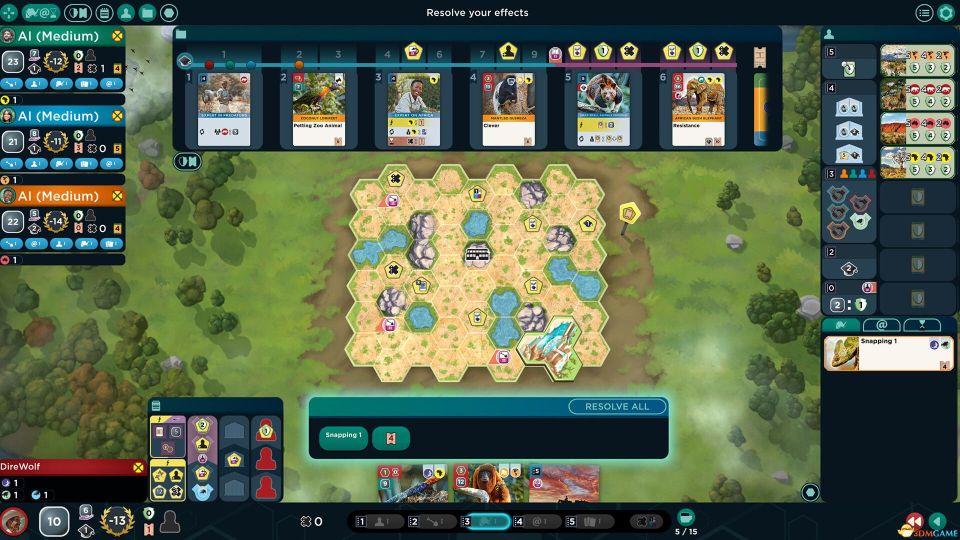Click the Resolve All button
Viewport: 960px width, 540px height.
pos(617,407)
